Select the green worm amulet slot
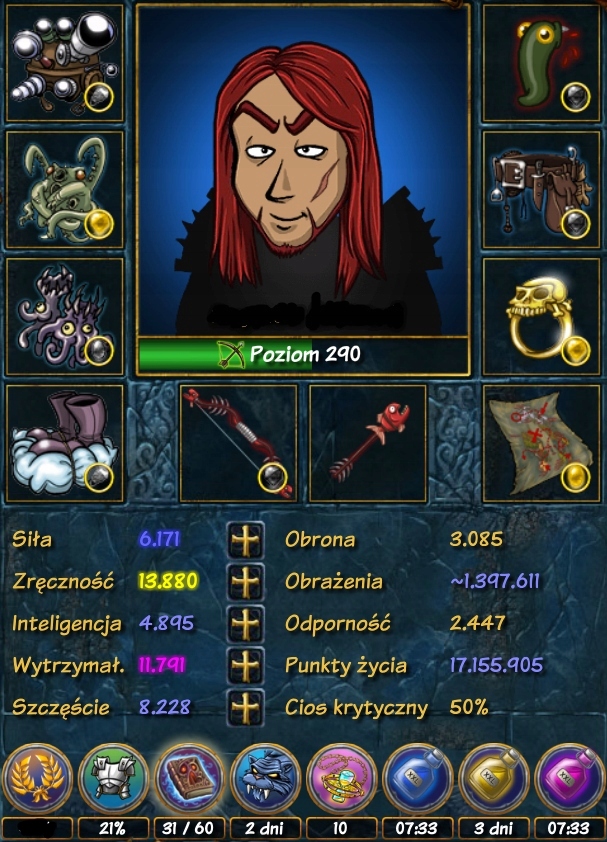607x842 pixels. (x=541, y=64)
